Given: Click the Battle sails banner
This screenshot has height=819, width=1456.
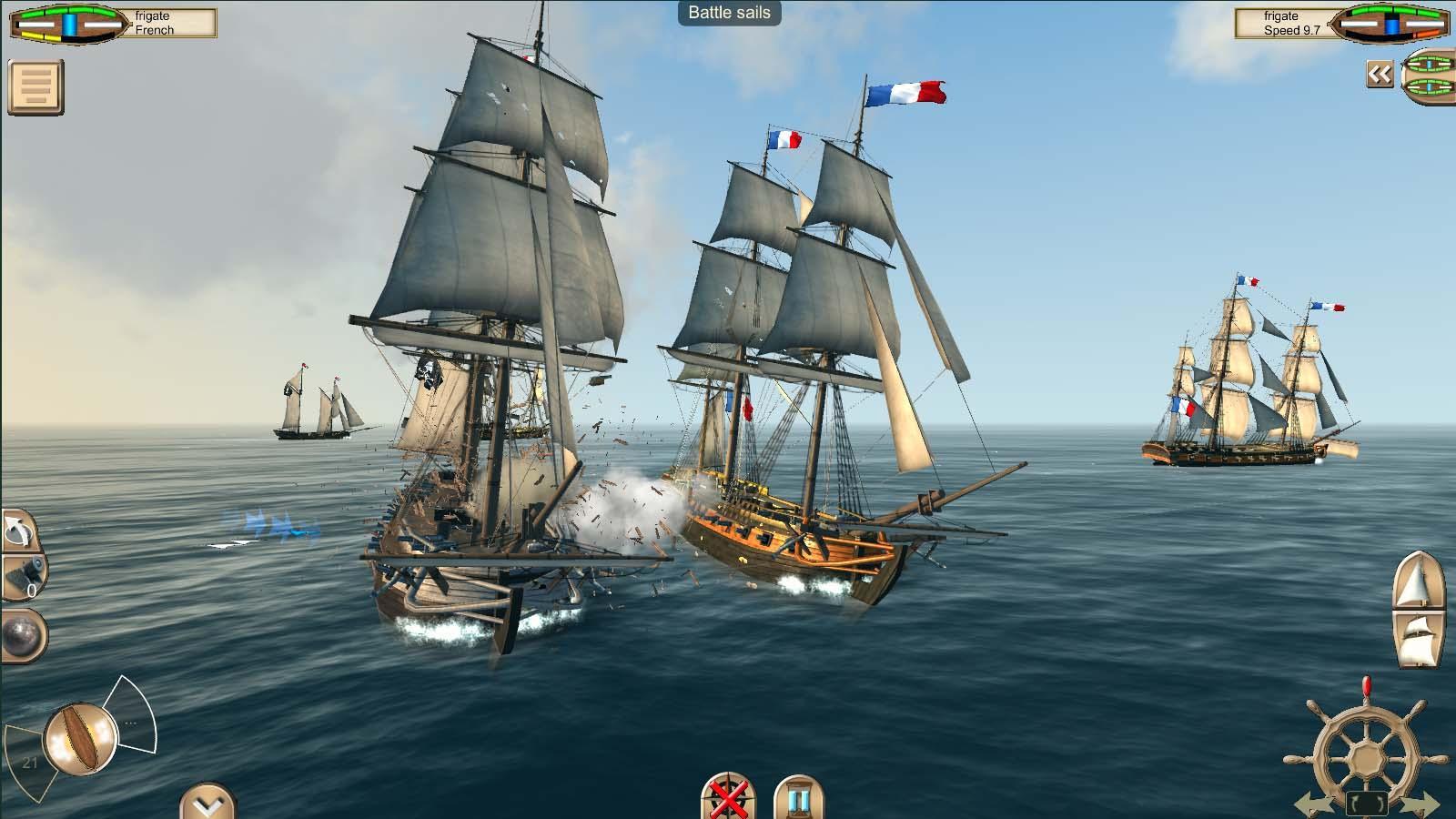Looking at the screenshot, I should tap(728, 13).
